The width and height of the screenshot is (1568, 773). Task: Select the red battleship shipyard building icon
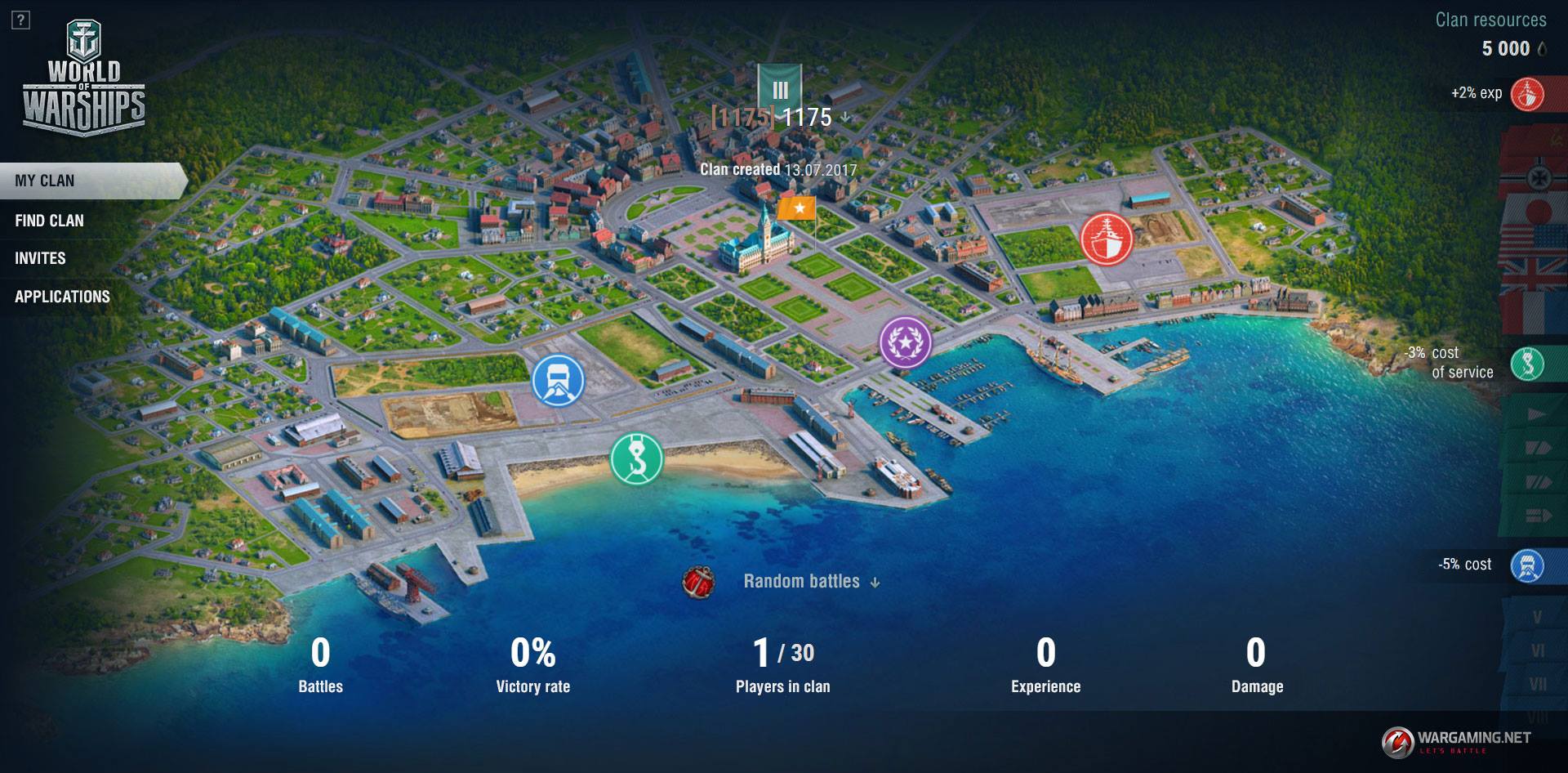click(x=1106, y=239)
